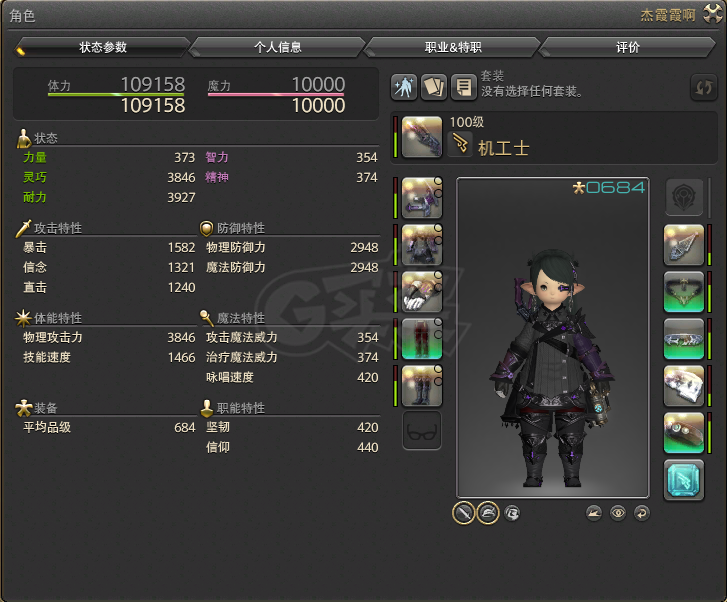Select the earring equipment slot
Viewport: 727px width, 602px height.
(684, 245)
